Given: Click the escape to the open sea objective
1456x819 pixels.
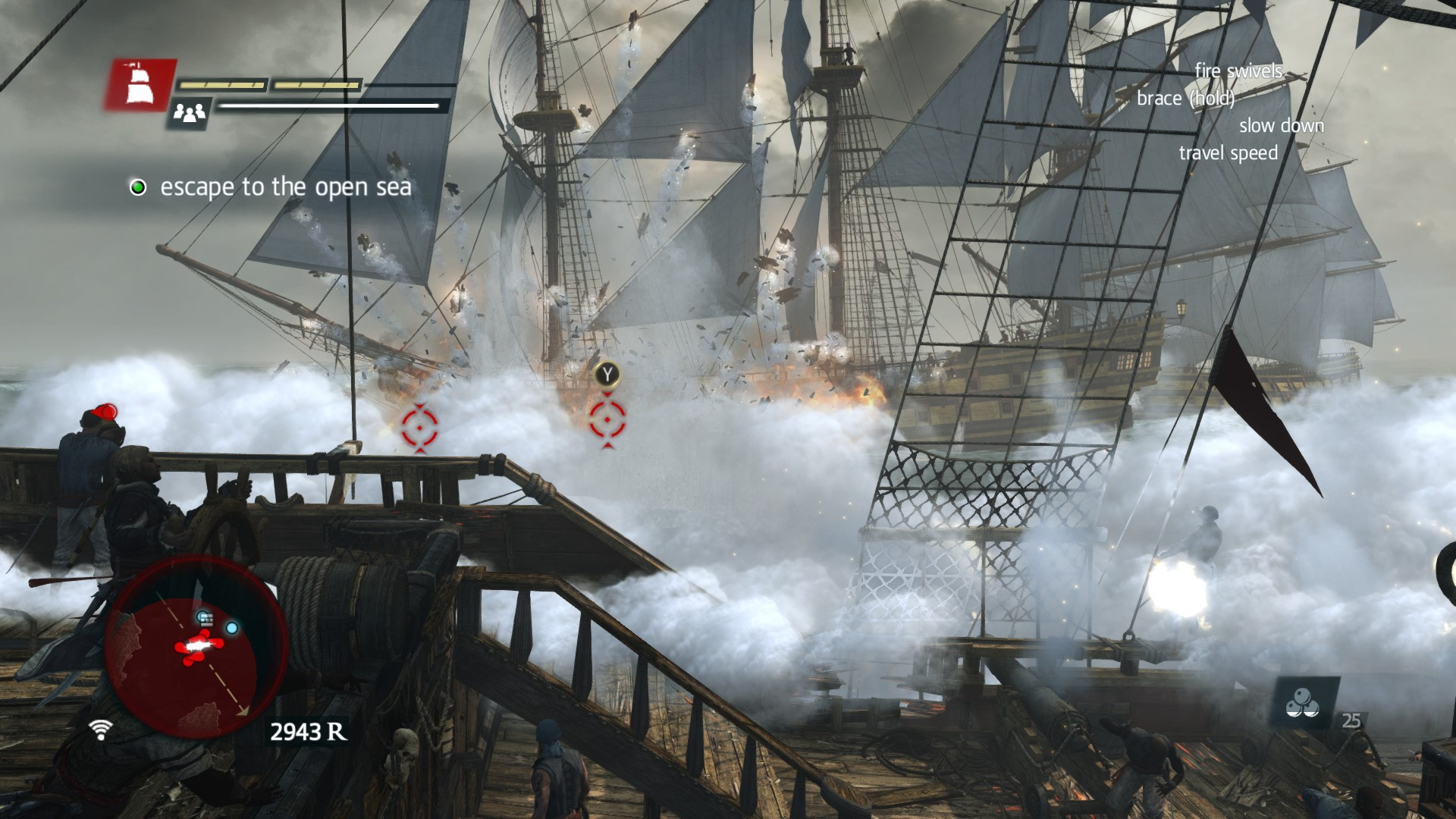Looking at the screenshot, I should [285, 187].
